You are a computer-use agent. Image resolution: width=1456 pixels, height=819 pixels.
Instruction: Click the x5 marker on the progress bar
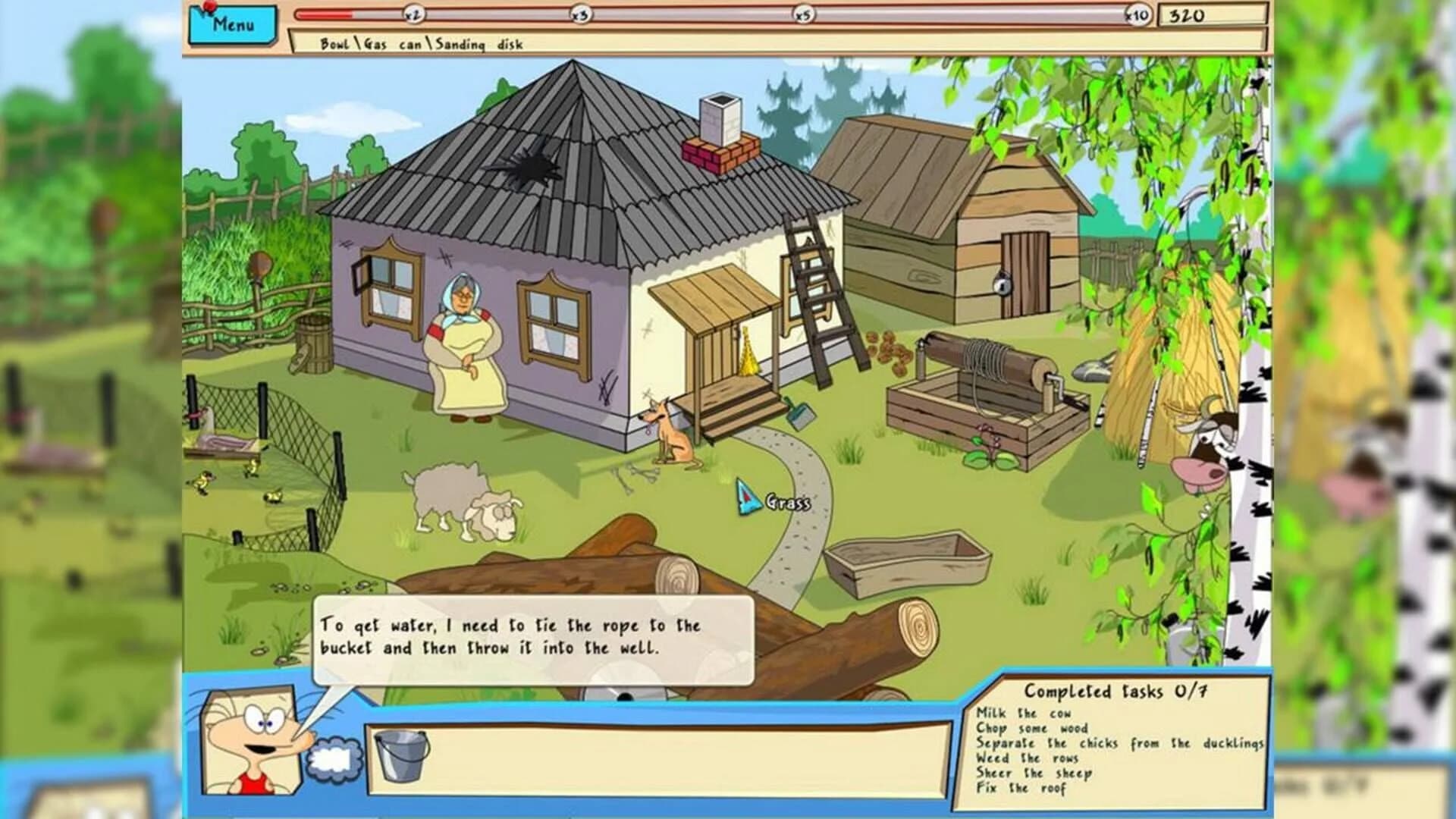coord(802,14)
